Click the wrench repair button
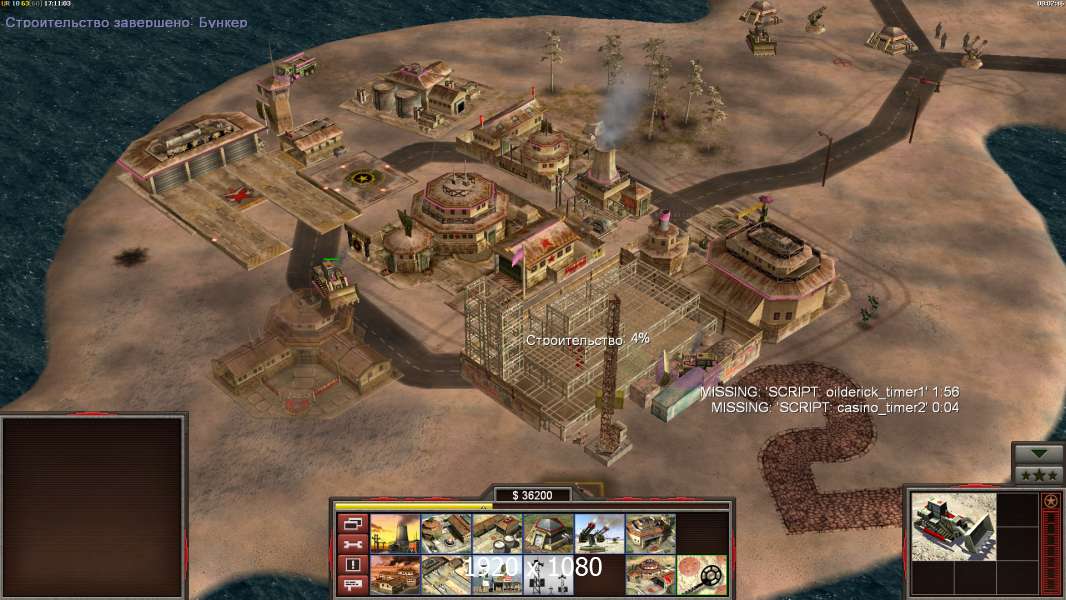This screenshot has height=600, width=1066. point(352,544)
